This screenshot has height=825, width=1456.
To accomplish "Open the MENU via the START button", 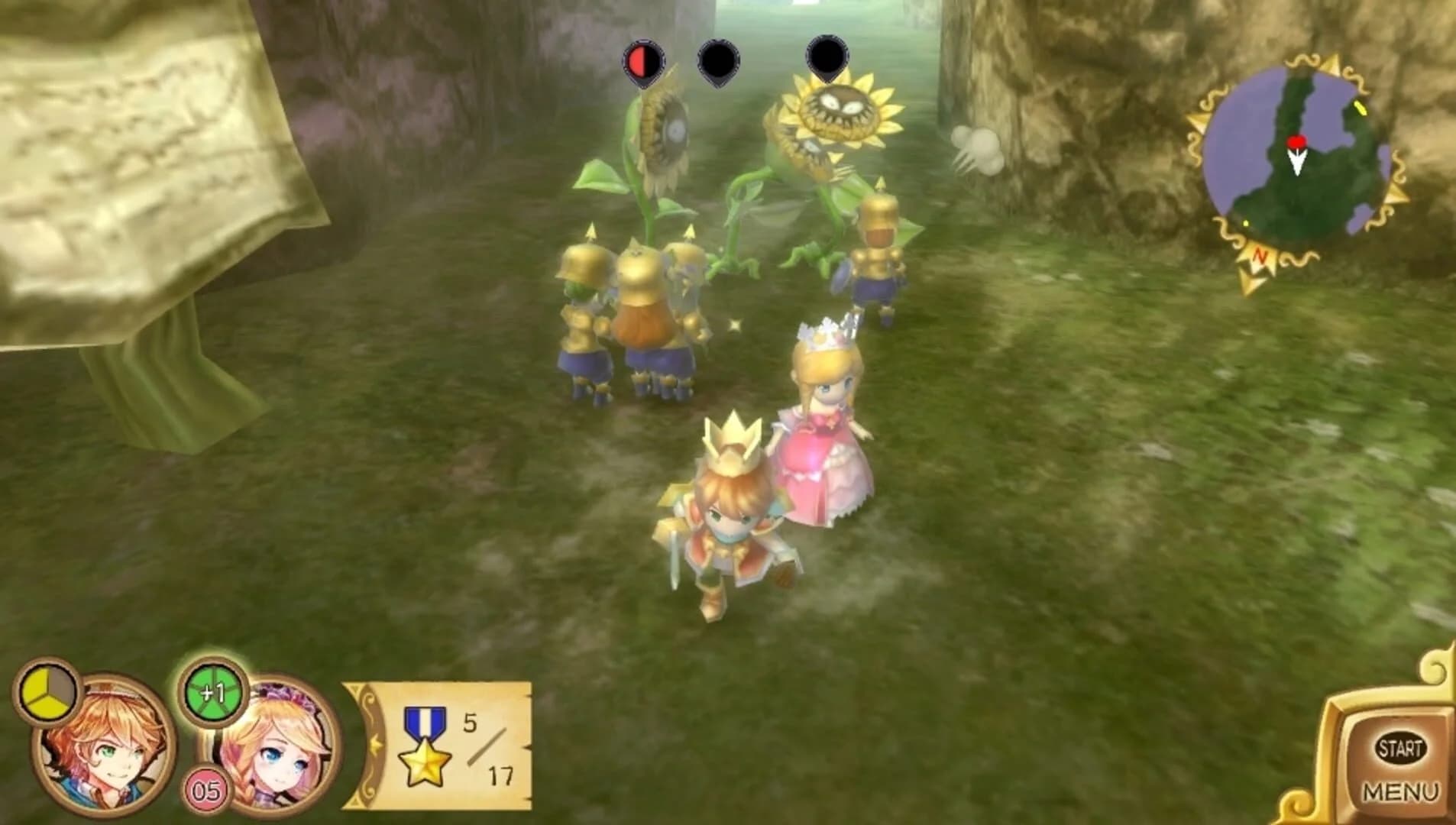I will point(1402,749).
